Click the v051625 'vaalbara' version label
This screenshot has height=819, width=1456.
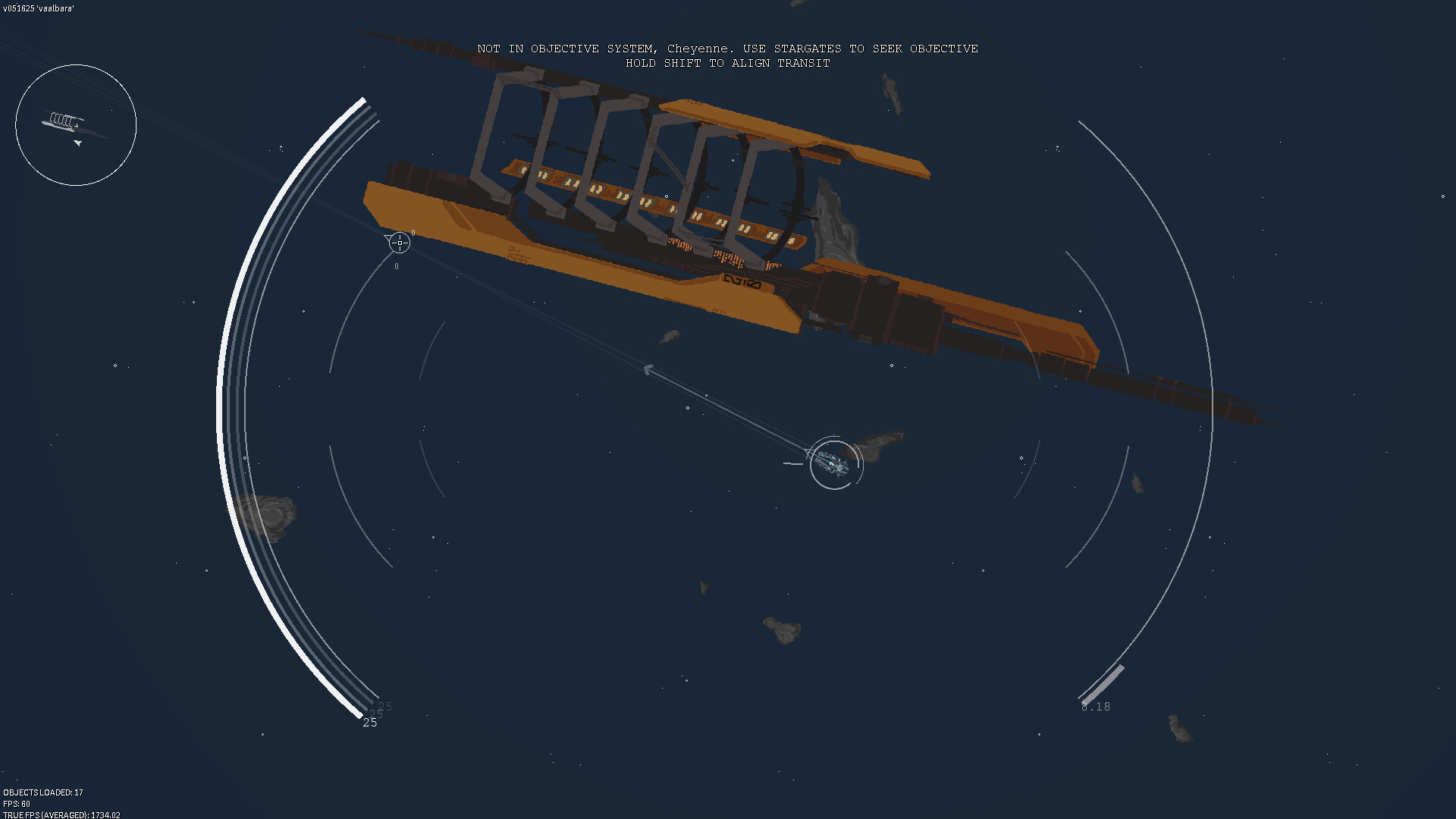point(36,8)
